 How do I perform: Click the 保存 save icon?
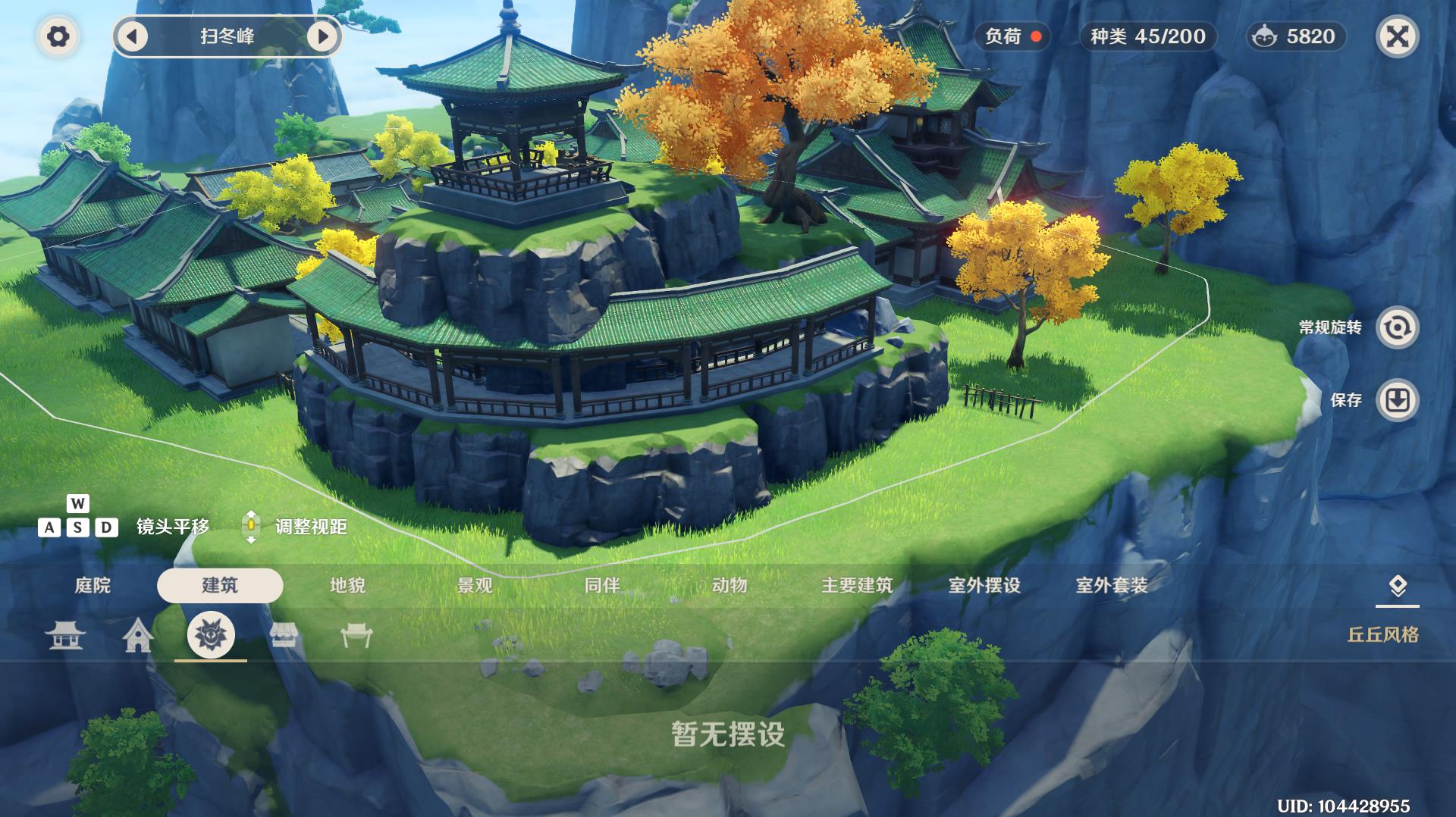[x=1398, y=401]
